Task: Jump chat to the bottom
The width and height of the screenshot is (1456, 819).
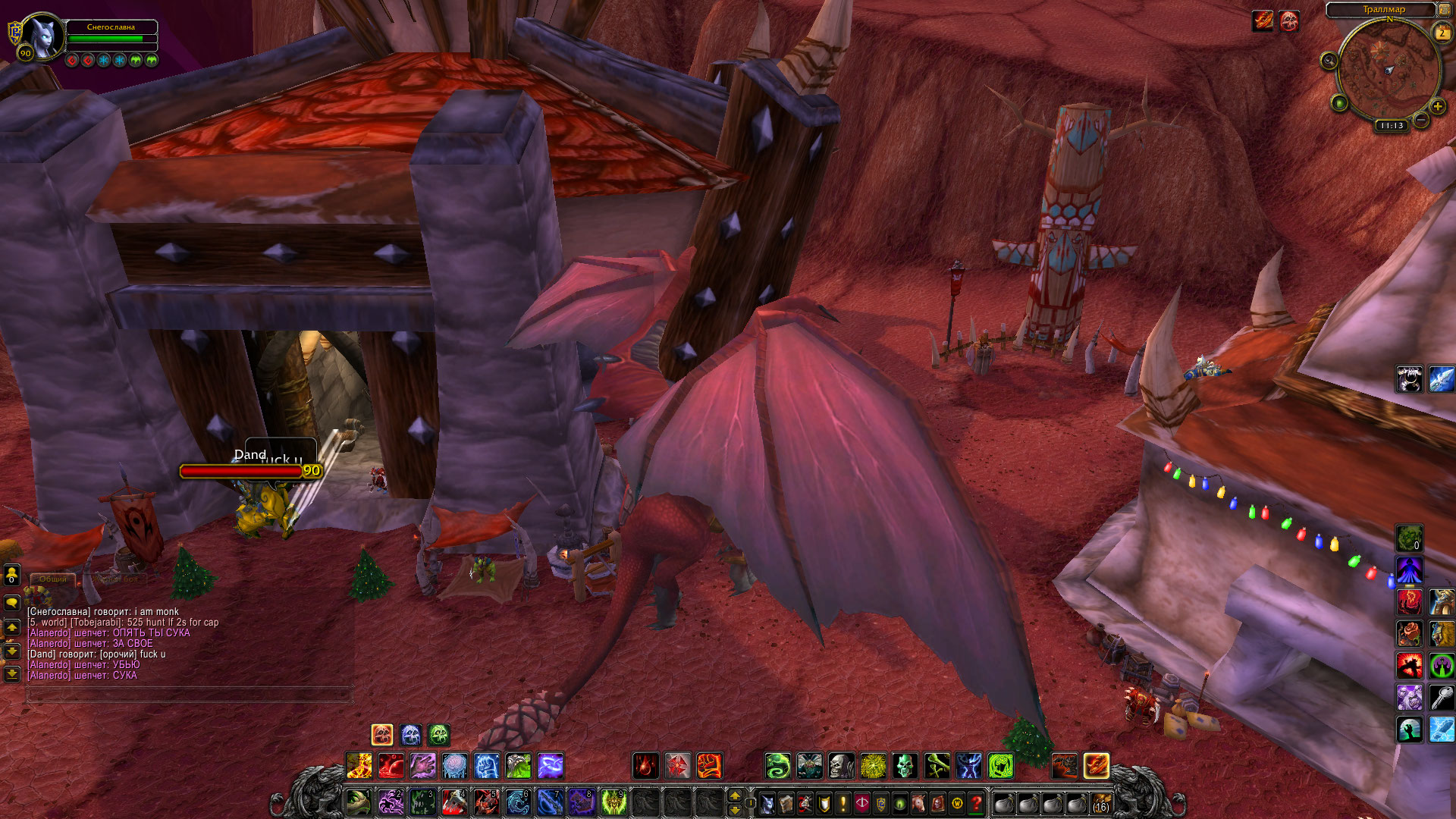Action: click(x=12, y=673)
